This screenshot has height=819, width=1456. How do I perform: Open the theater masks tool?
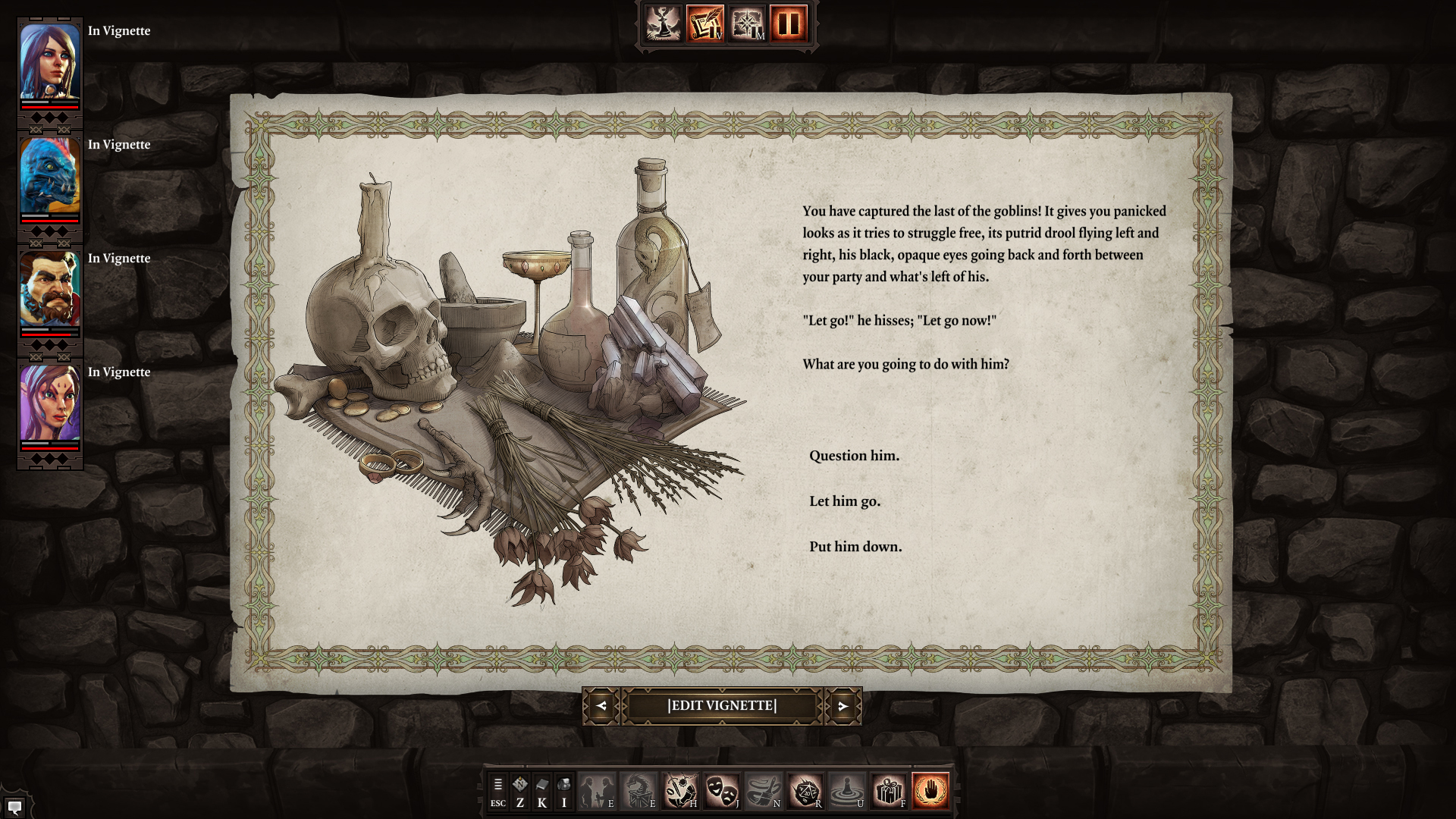(x=721, y=792)
